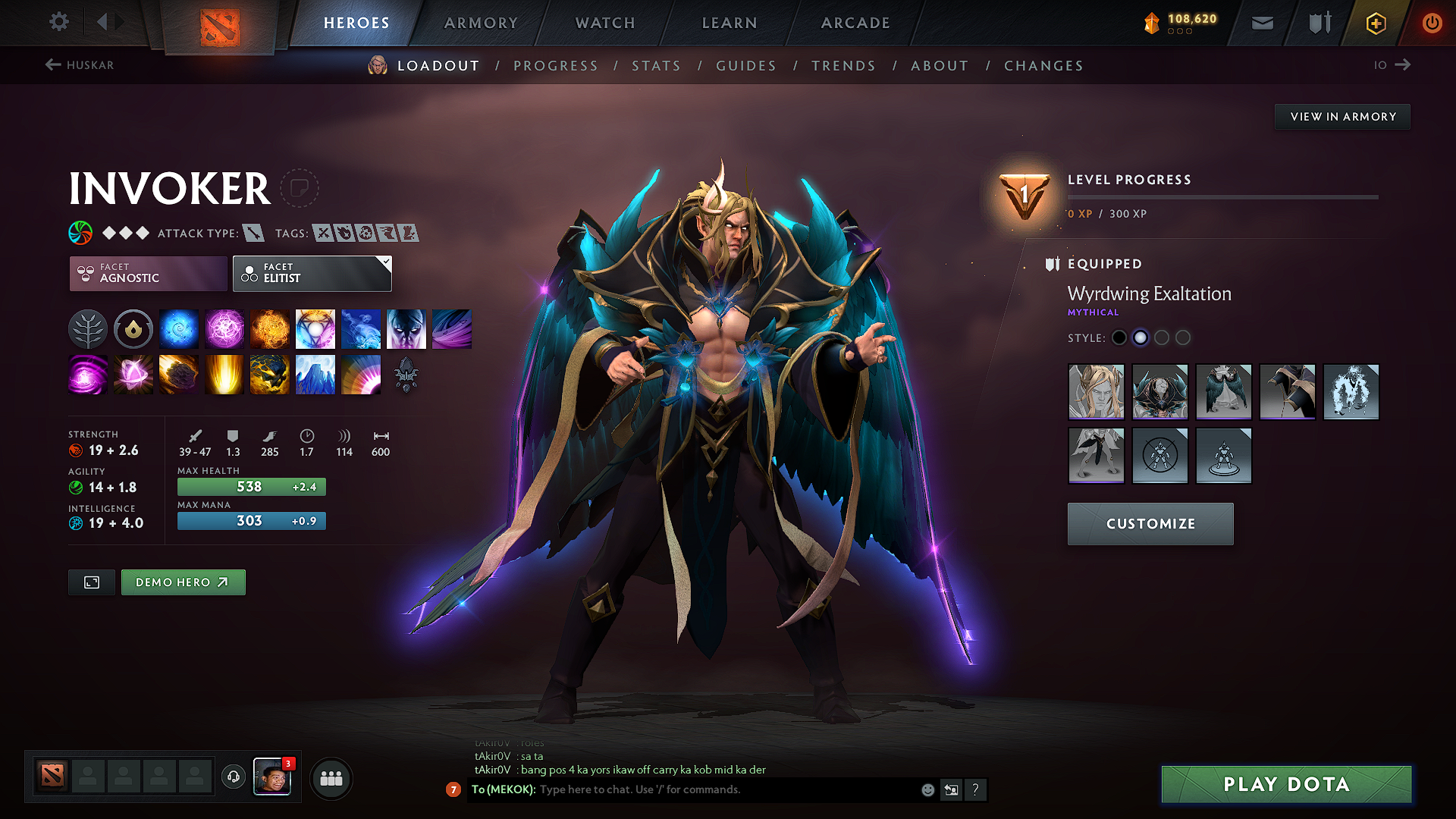The image size is (1456, 819).
Task: Select the Quas ability icon
Action: coord(179,328)
